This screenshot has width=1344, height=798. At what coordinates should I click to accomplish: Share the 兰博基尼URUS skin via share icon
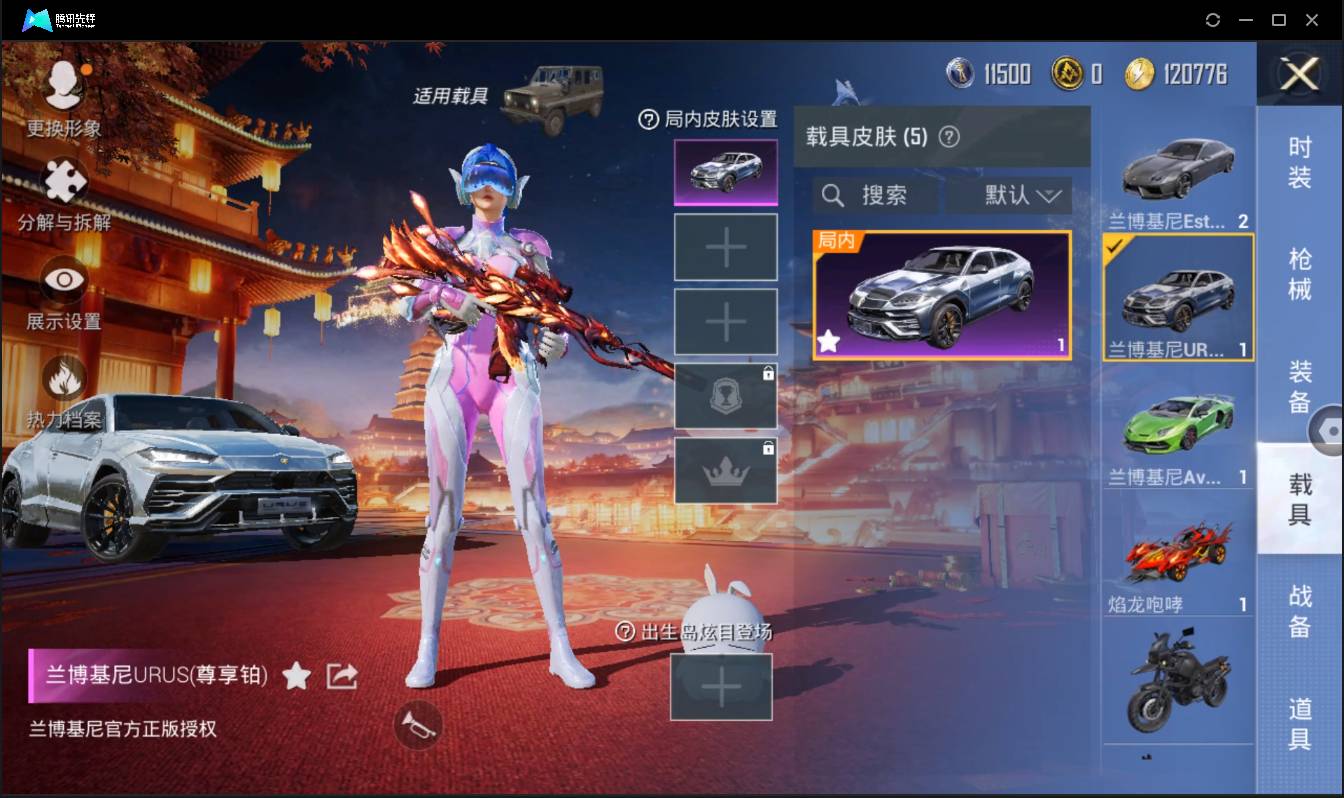coord(341,676)
